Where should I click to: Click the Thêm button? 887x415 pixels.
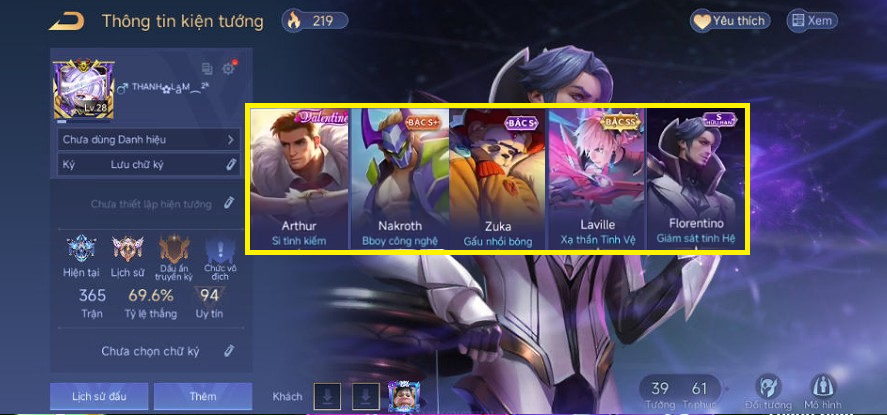(202, 396)
